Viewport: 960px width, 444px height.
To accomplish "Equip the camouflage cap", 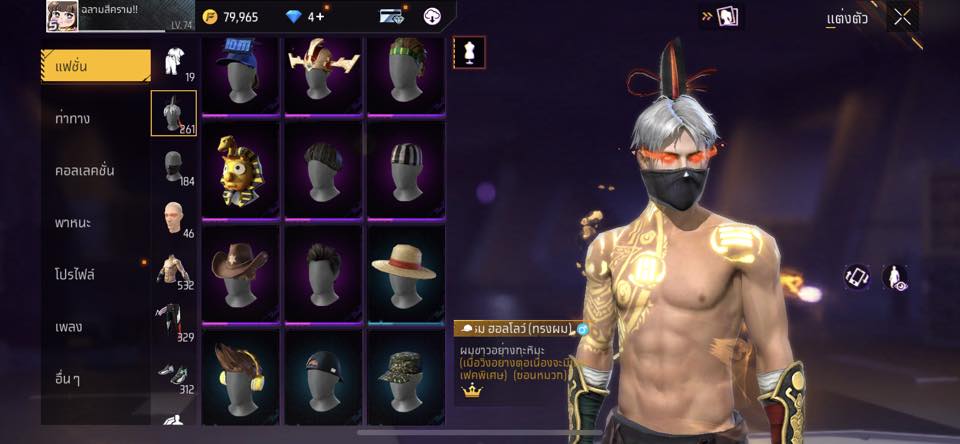I will pos(404,376).
